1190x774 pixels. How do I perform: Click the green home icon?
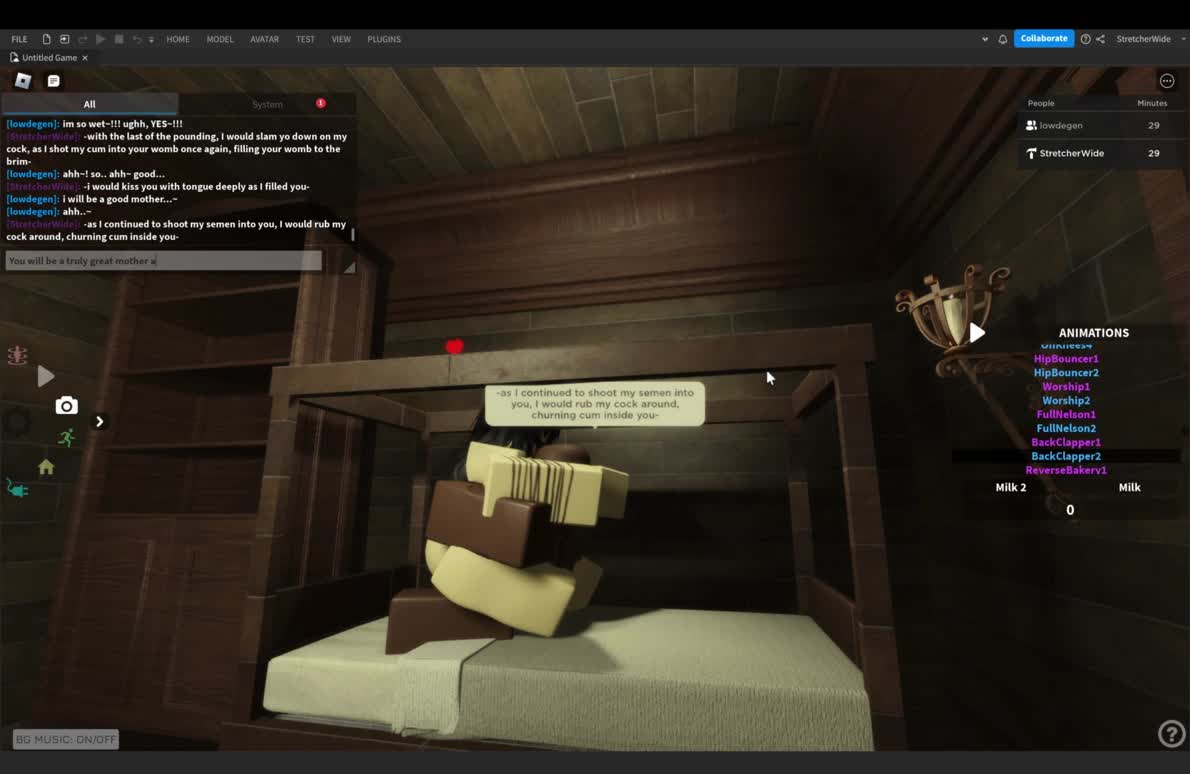click(46, 467)
